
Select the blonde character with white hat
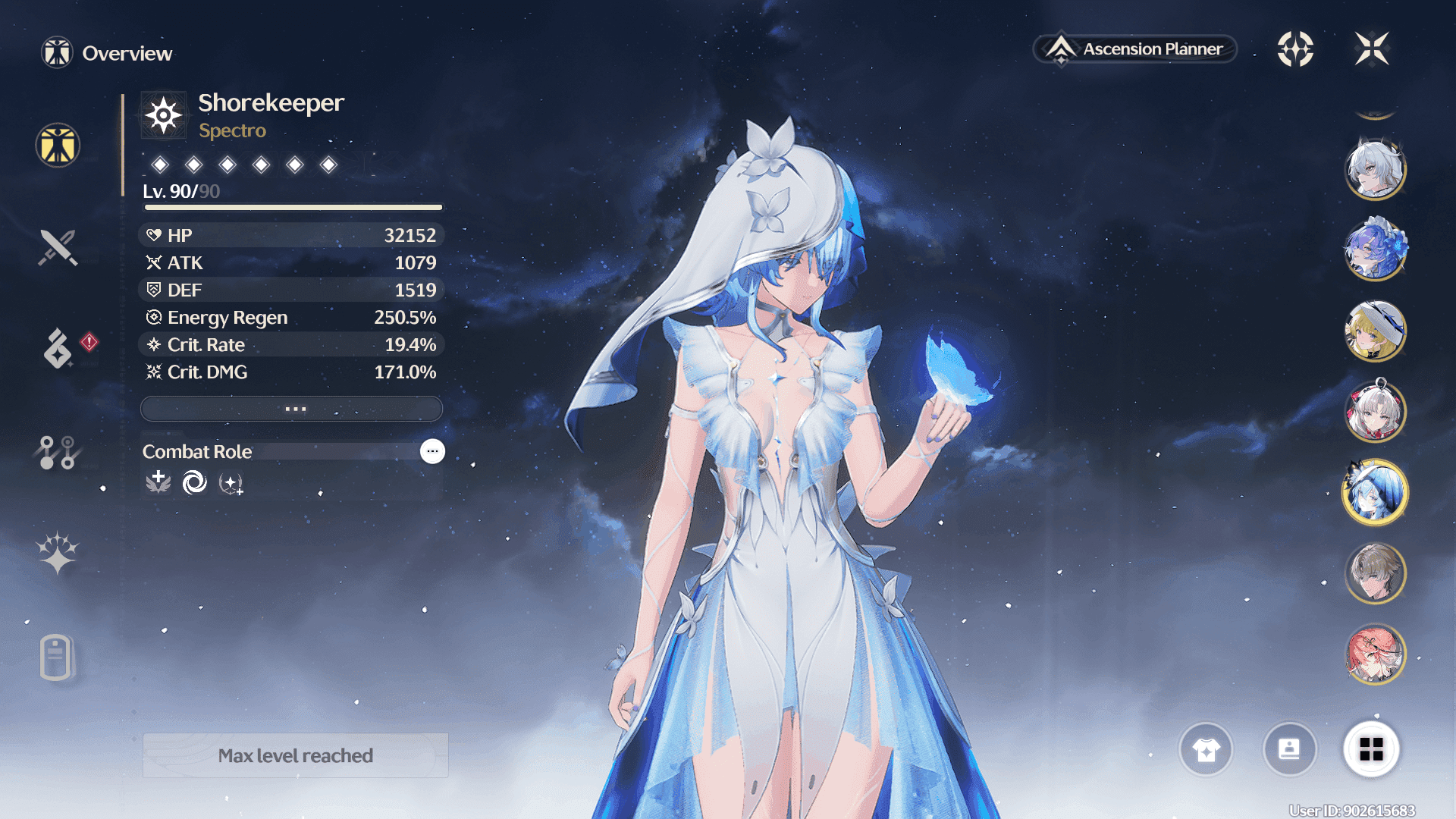[x=1375, y=331]
